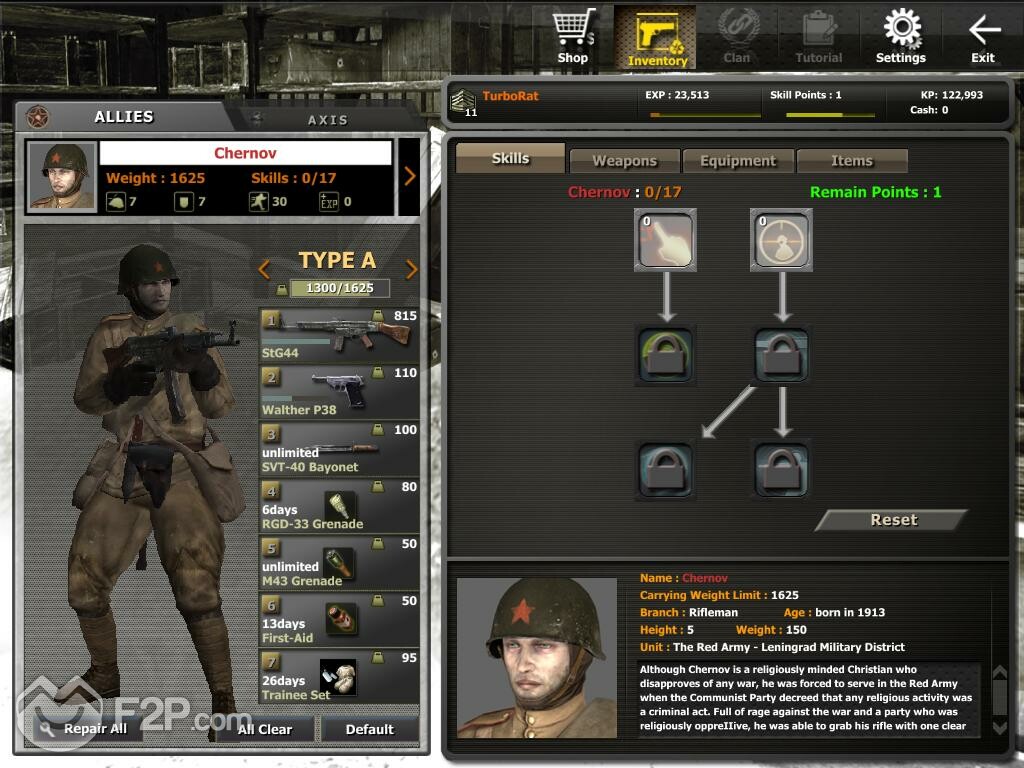Screen dimensions: 1024x768
Task: Select the StG44 rifle slot
Action: 339,334
